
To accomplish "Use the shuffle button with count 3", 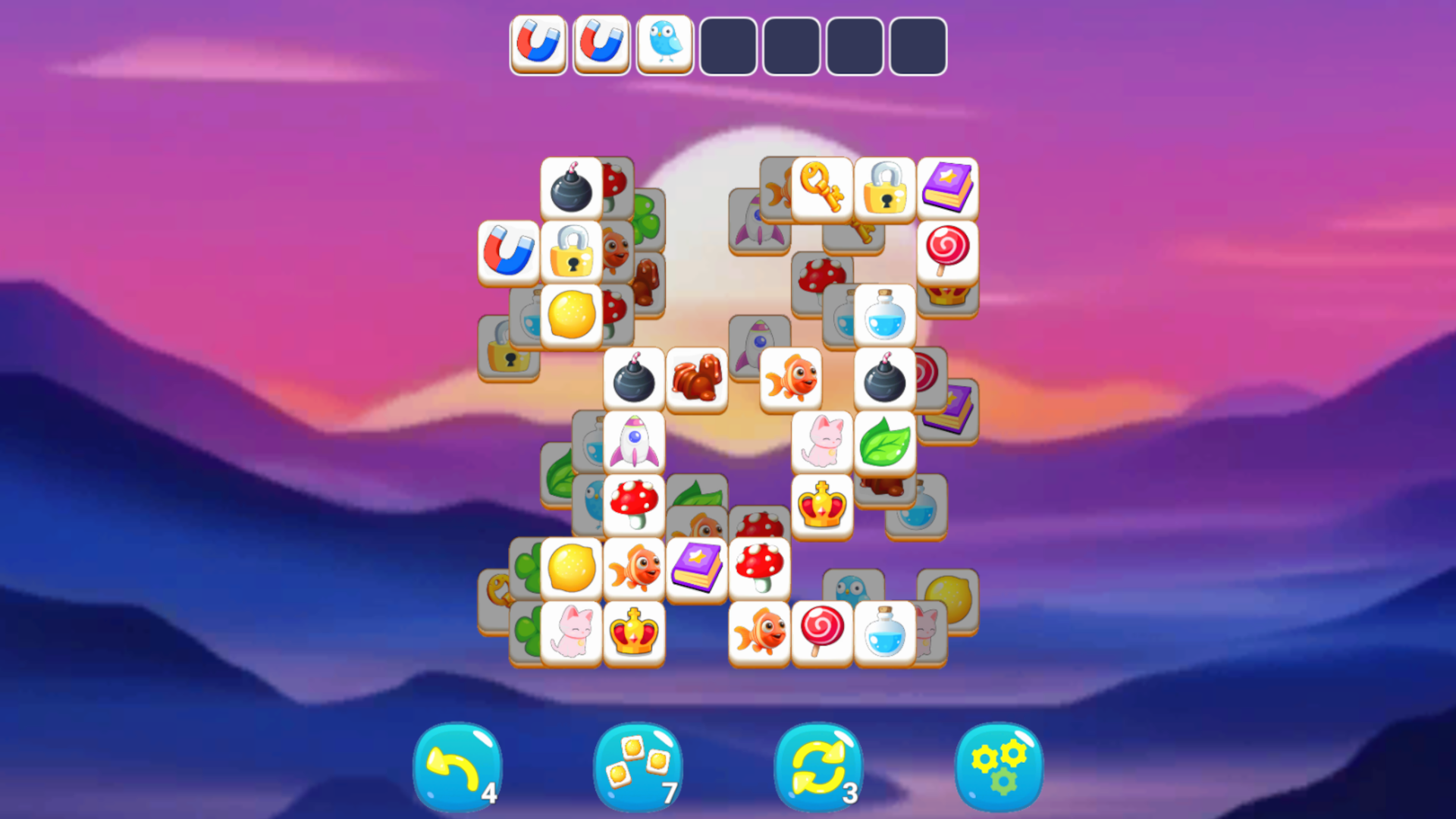I will pyautogui.click(x=818, y=767).
